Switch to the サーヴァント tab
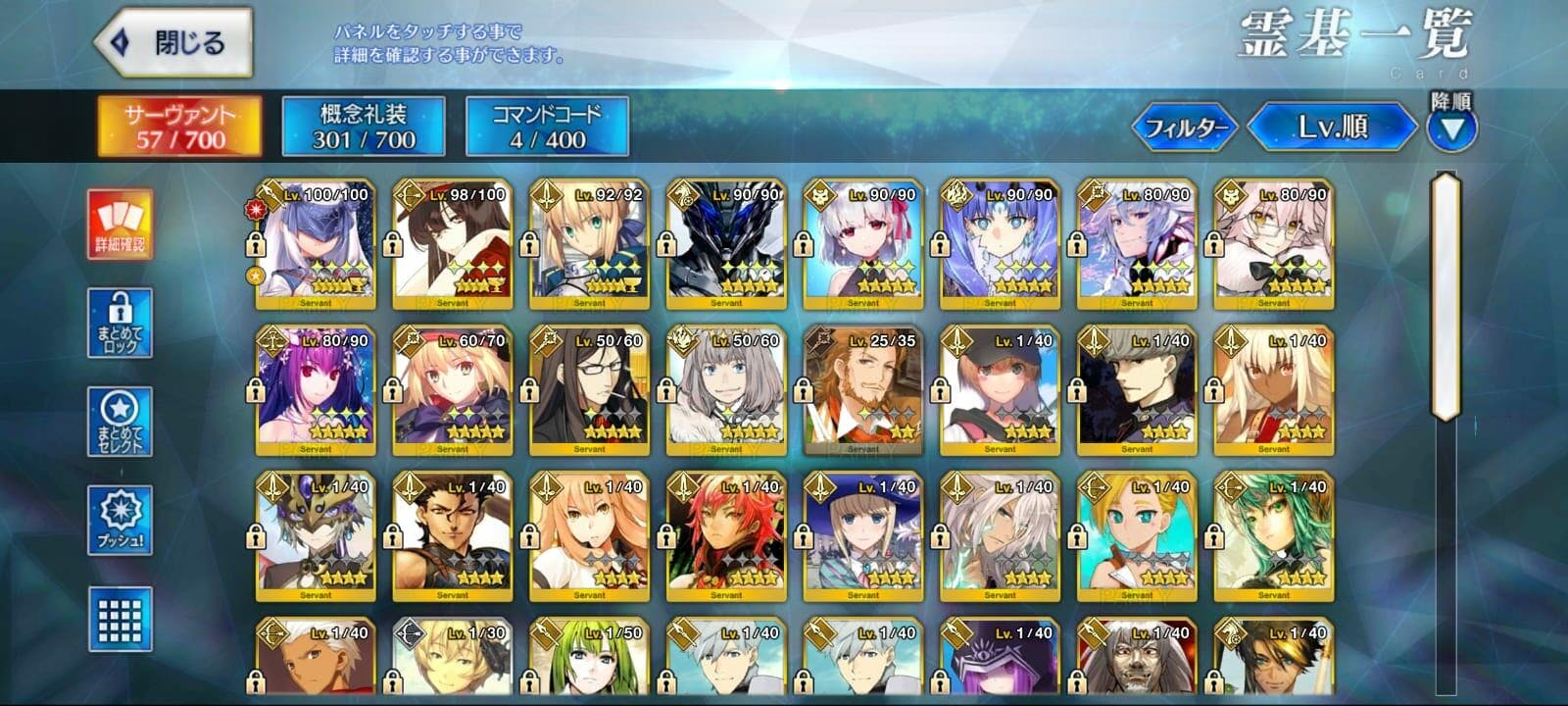Screen dimensions: 1568x706 (179, 126)
